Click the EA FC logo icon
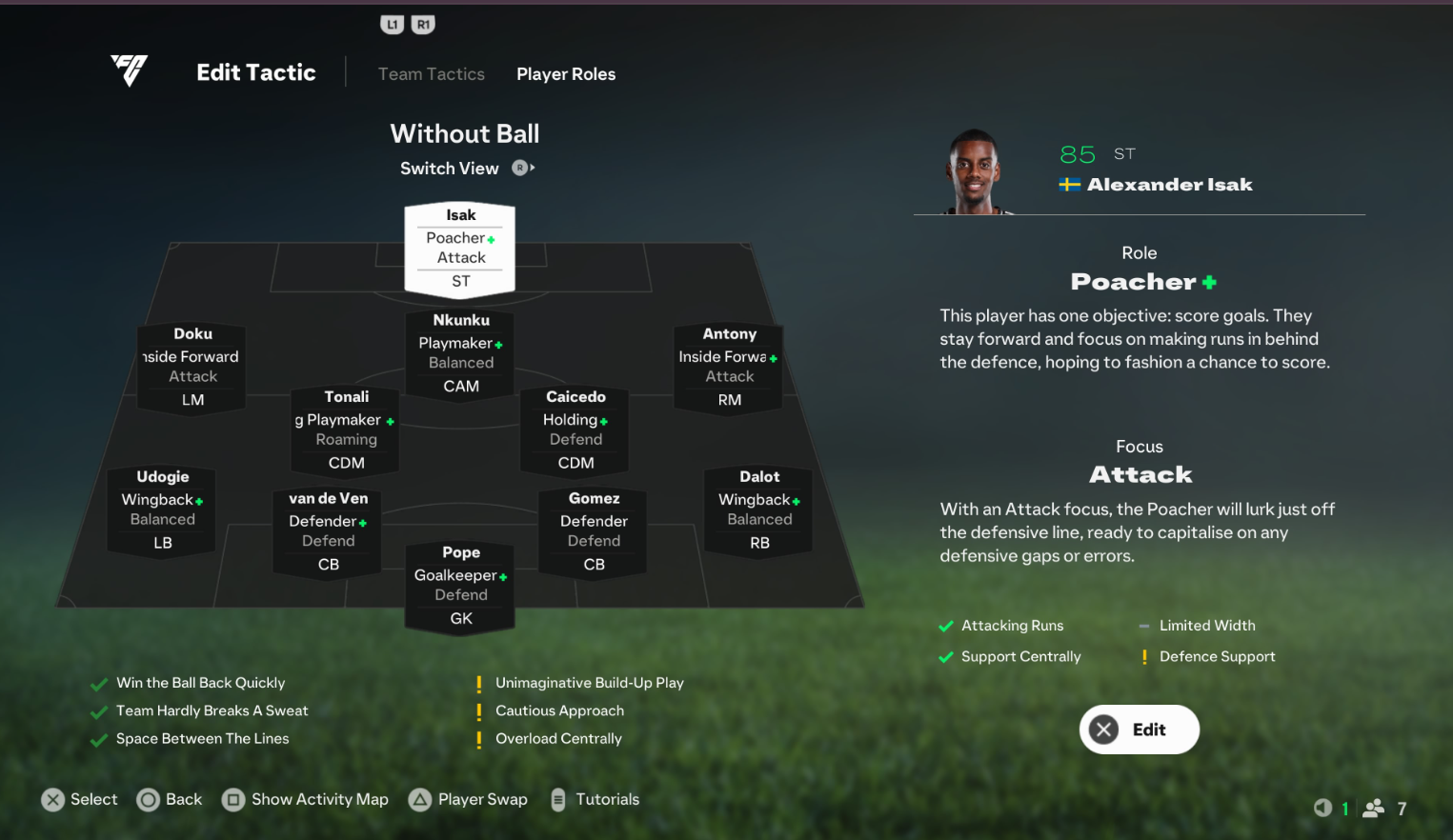1453x840 pixels. click(x=130, y=70)
